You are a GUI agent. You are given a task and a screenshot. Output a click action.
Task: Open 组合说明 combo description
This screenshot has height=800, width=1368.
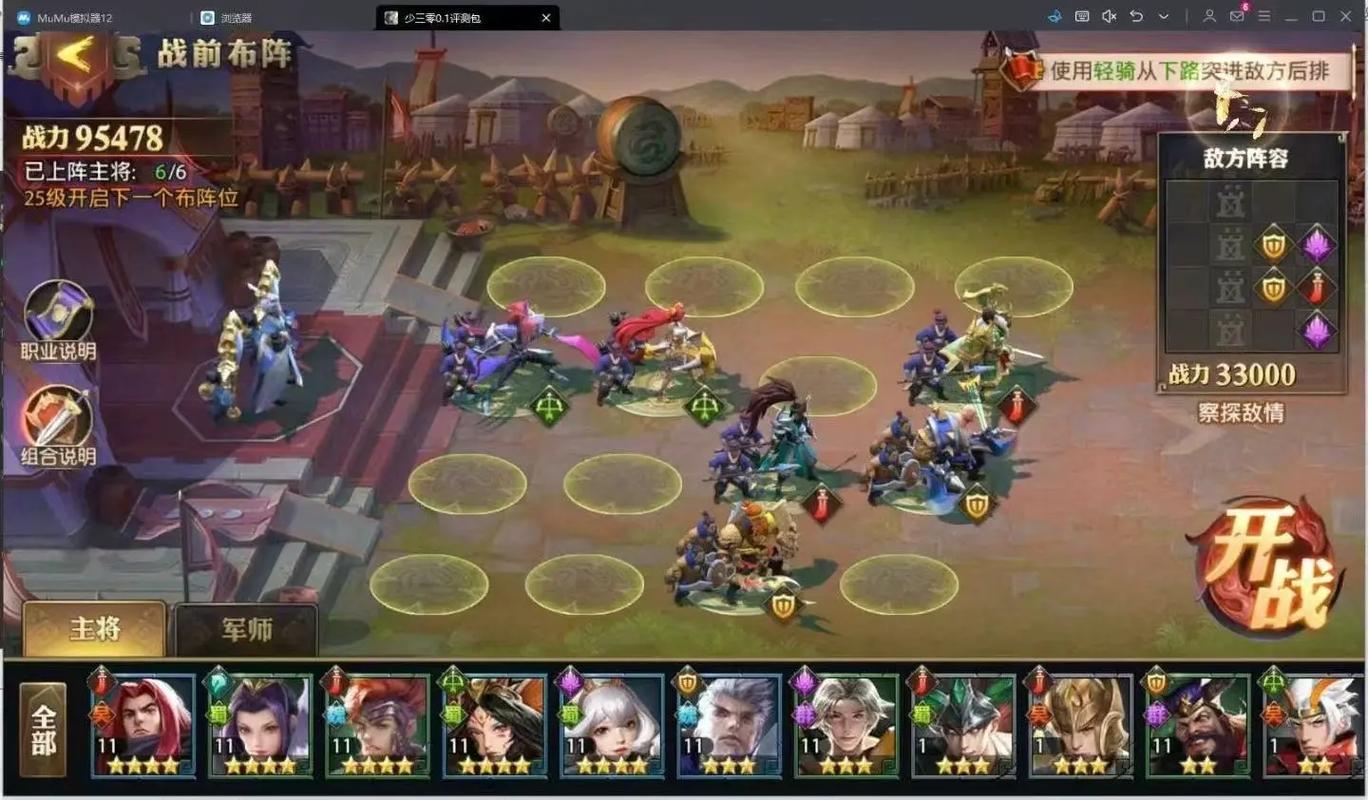click(x=59, y=424)
